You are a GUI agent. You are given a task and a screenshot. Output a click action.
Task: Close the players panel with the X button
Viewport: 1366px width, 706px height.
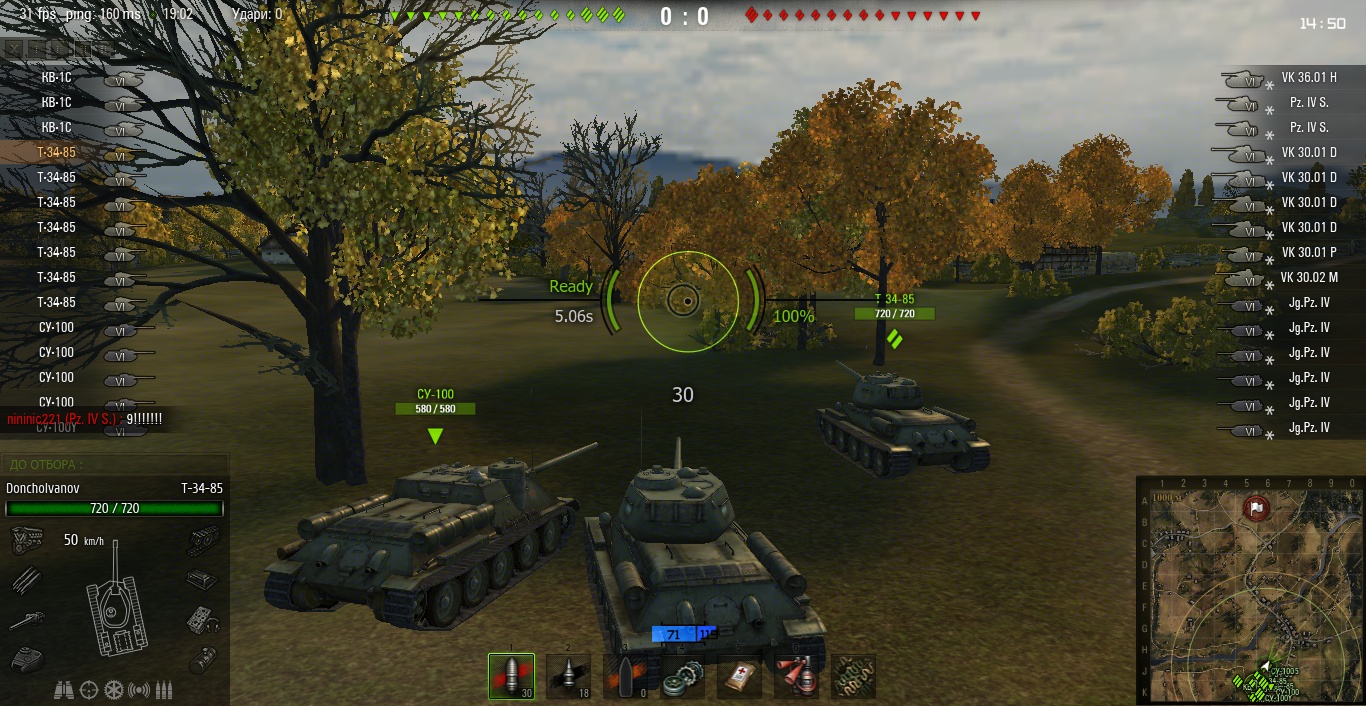(12, 47)
